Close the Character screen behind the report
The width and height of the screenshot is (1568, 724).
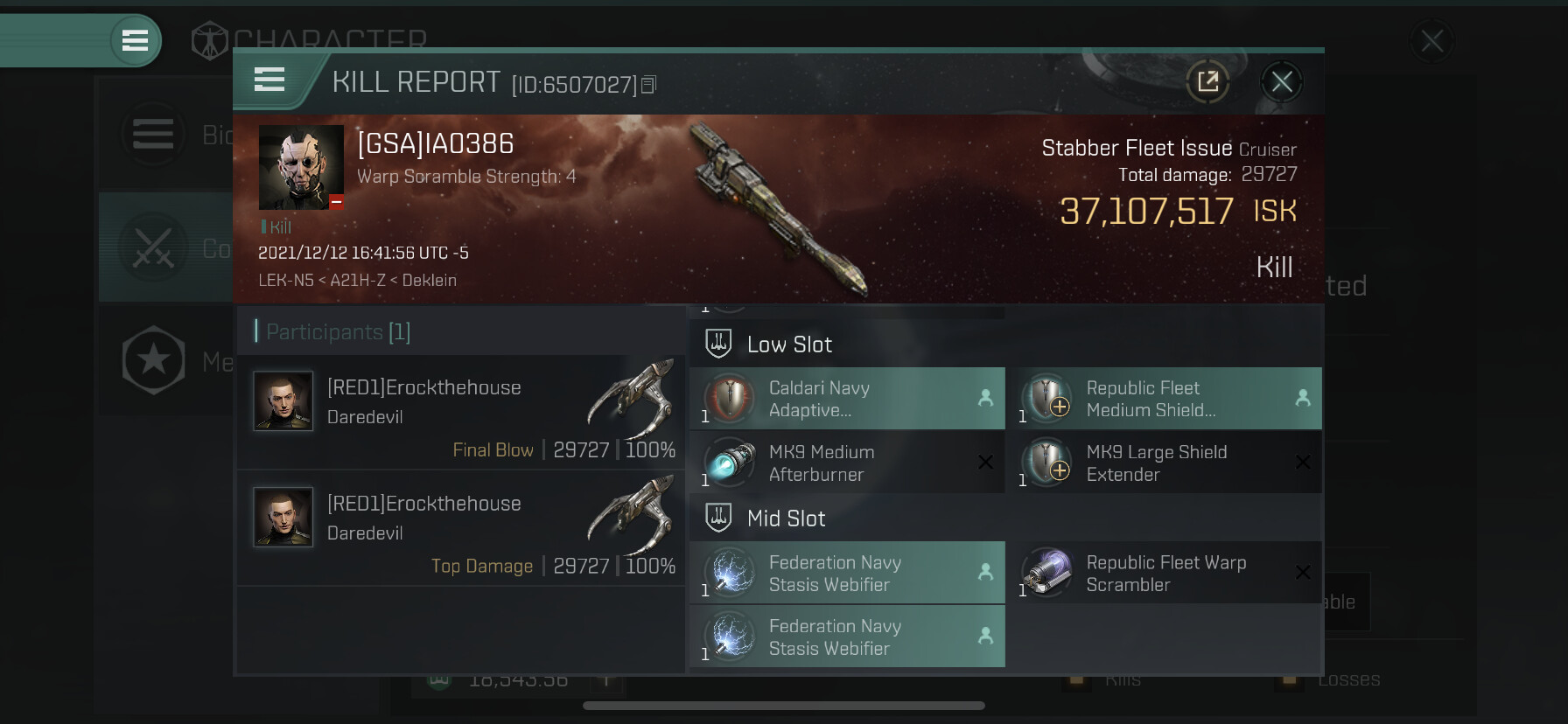[1432, 40]
